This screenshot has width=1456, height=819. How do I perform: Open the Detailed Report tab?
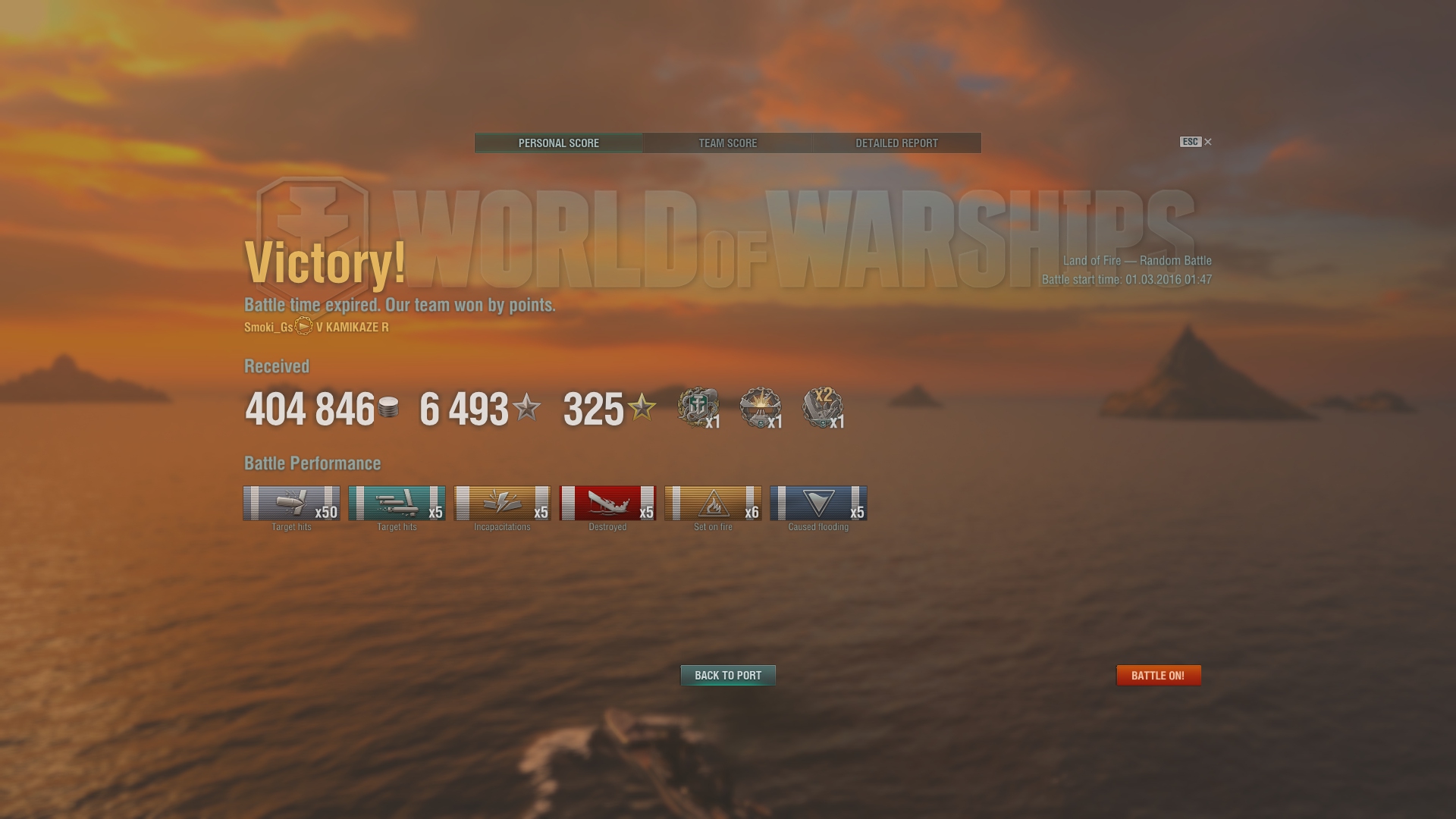click(896, 143)
